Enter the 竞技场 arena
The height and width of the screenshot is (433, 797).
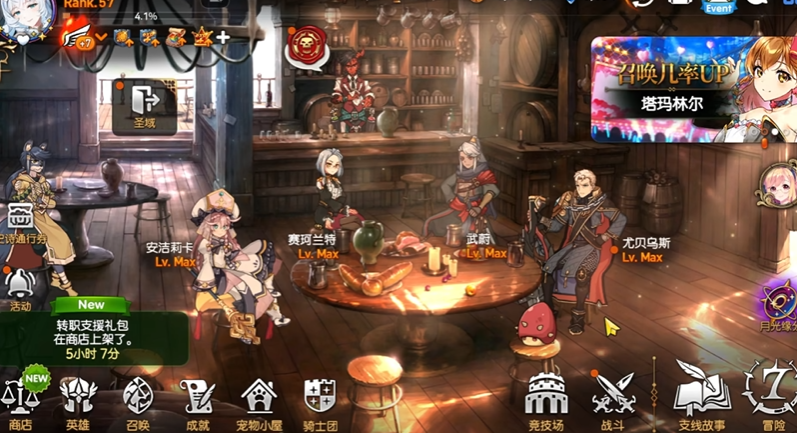[546, 400]
